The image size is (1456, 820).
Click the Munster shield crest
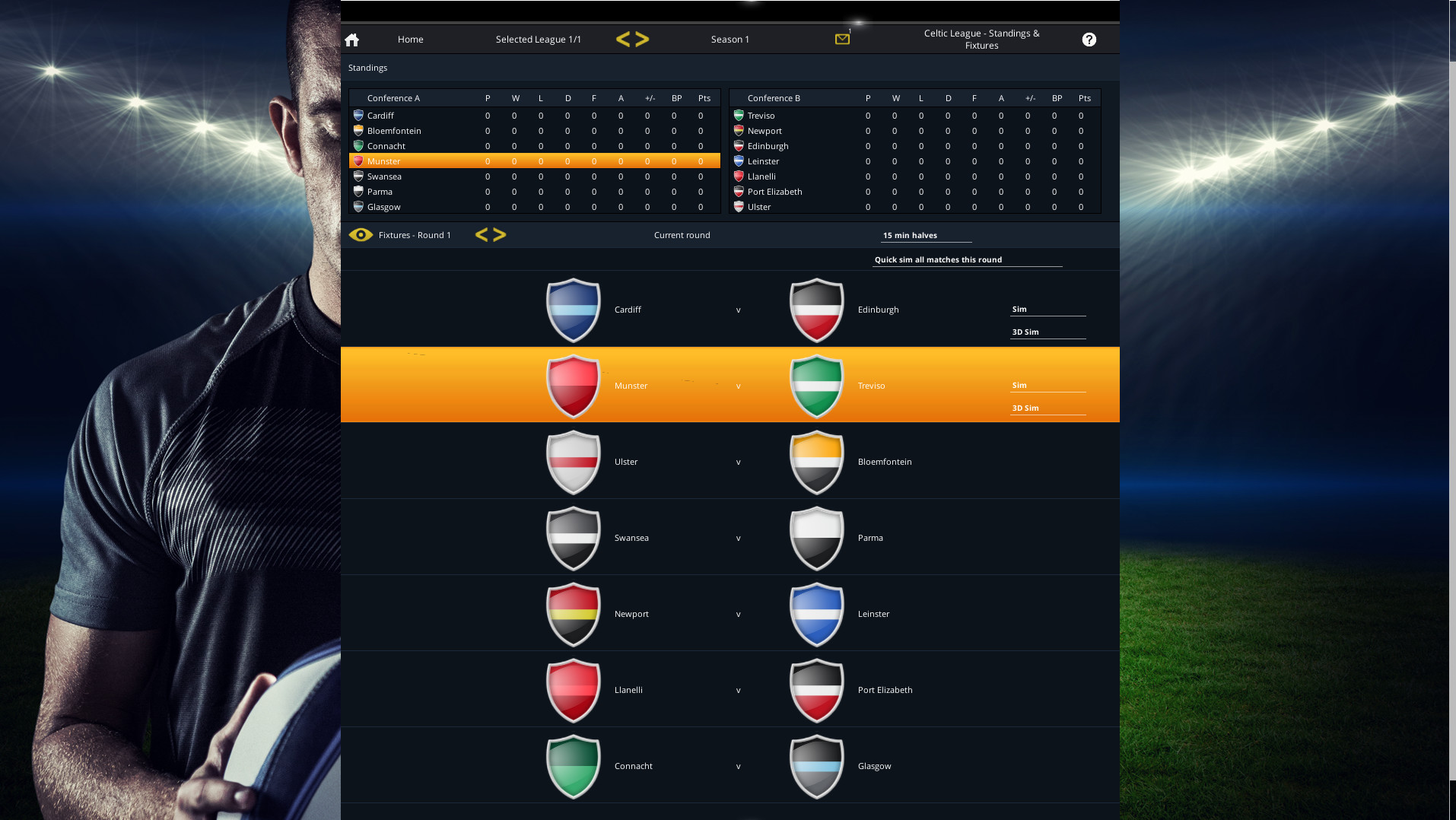point(573,386)
